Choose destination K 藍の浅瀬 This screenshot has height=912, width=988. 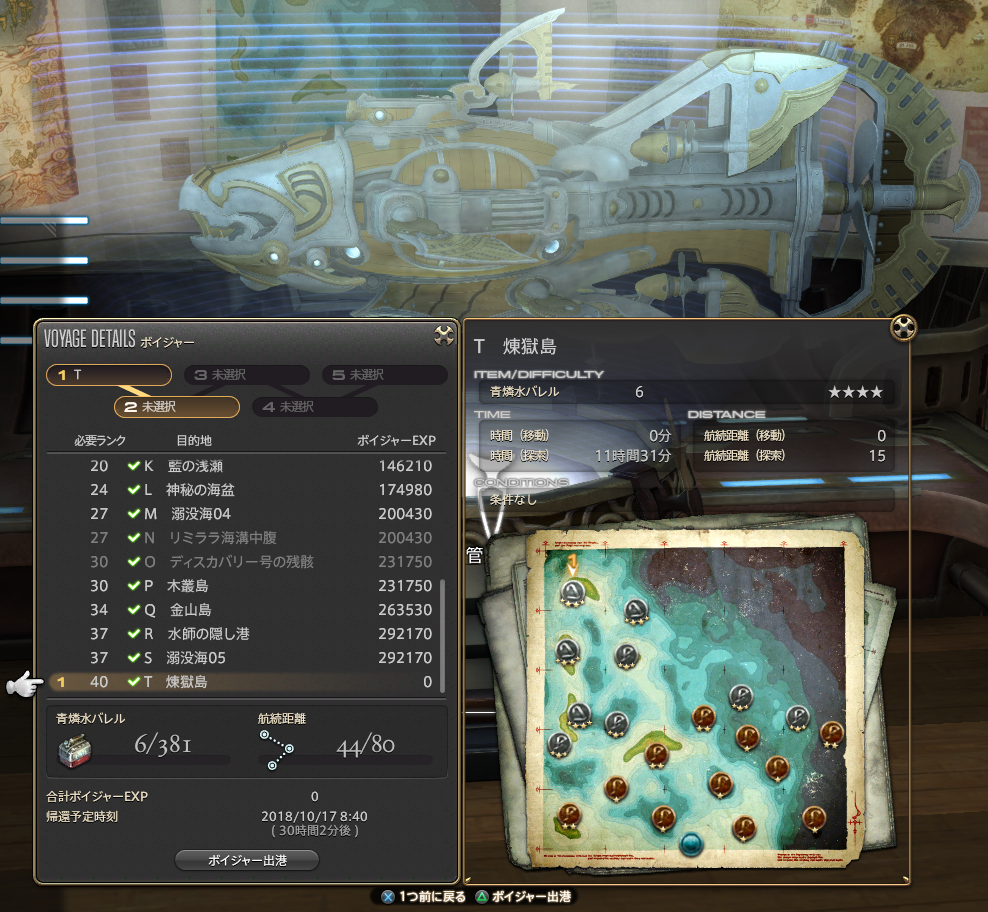(245, 466)
